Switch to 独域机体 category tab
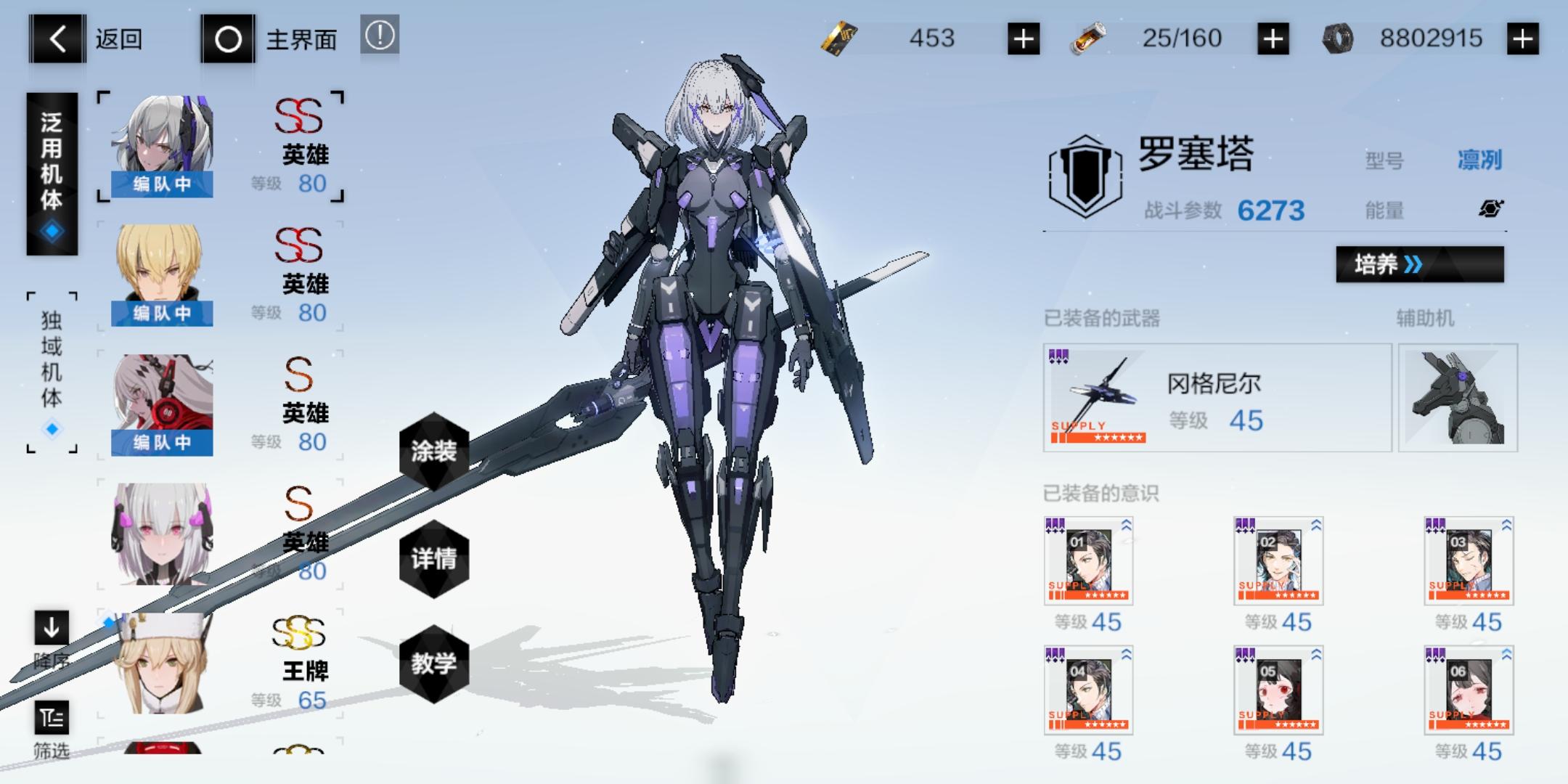Screen dimensions: 1568x784 49,363
